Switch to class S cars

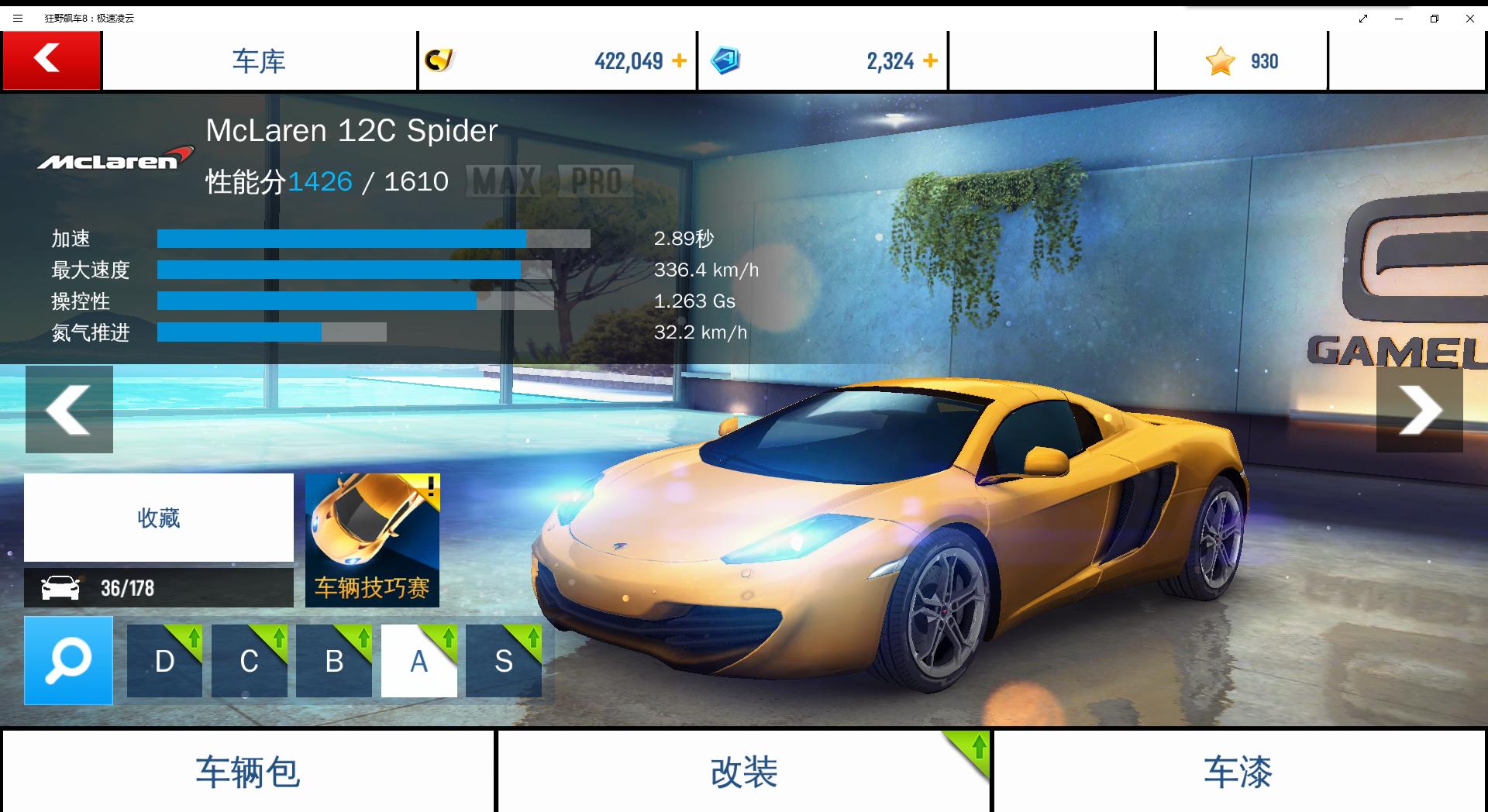point(504,661)
